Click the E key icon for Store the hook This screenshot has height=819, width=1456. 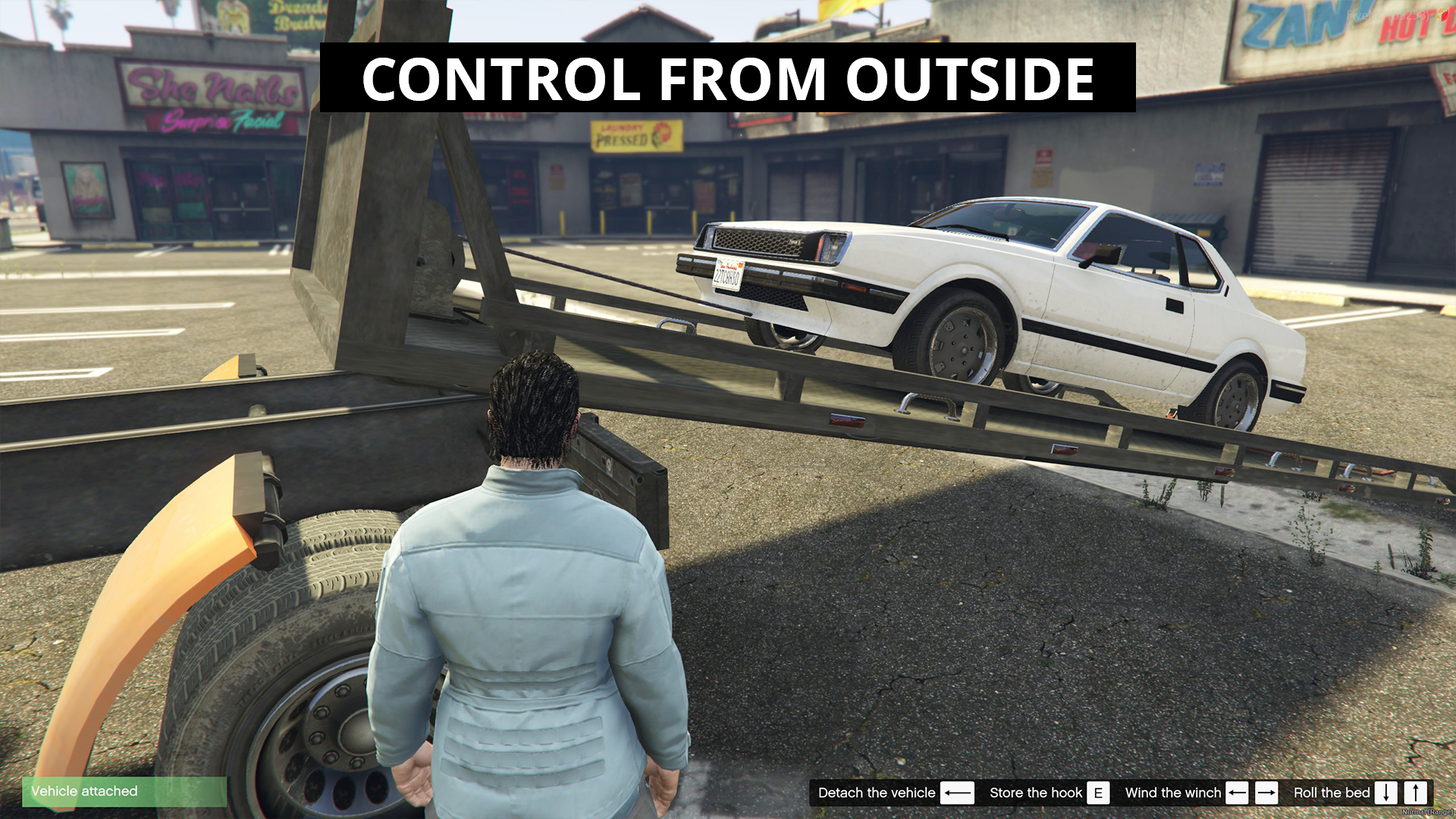coord(1099,793)
